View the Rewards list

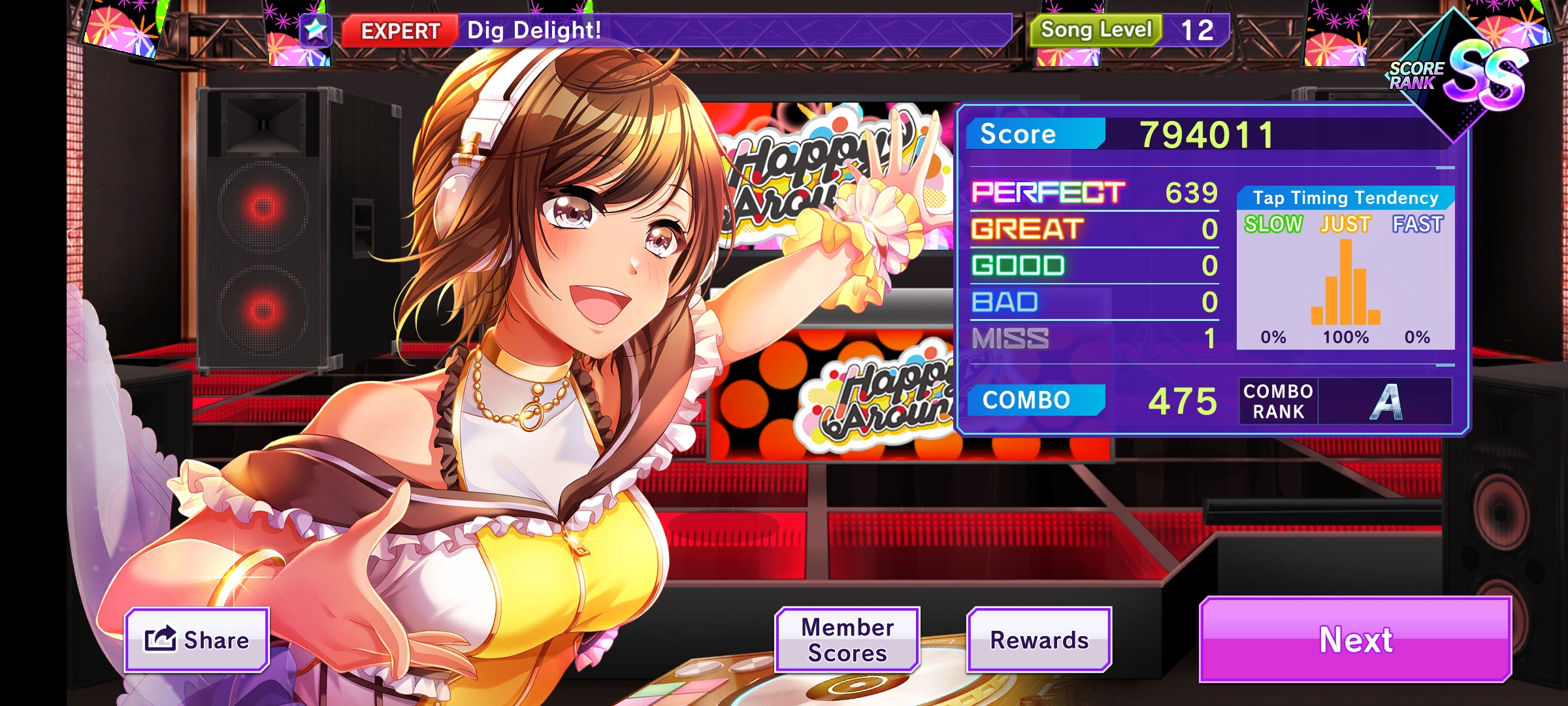1039,639
